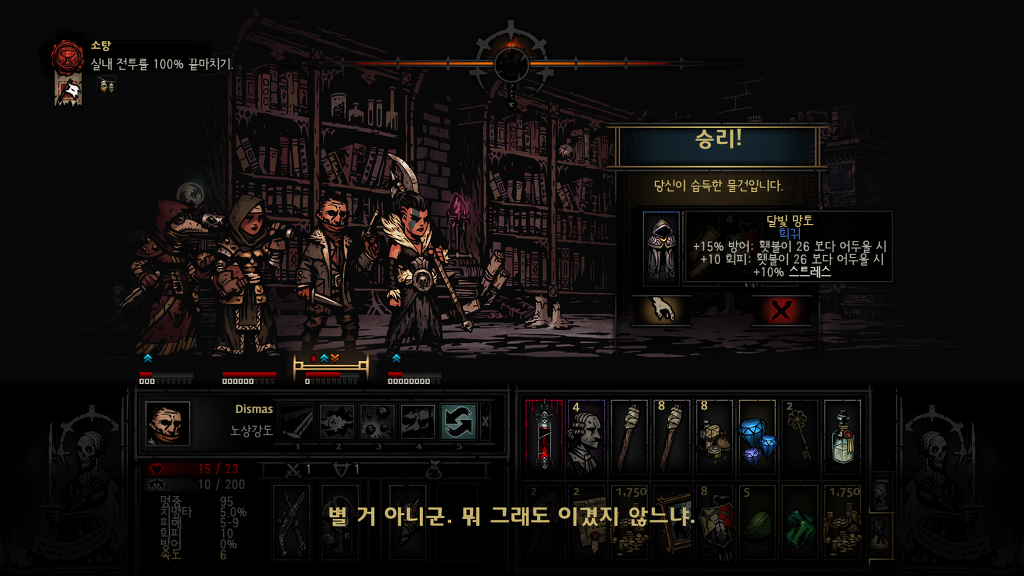Click the stone bust inventory item

point(586,435)
